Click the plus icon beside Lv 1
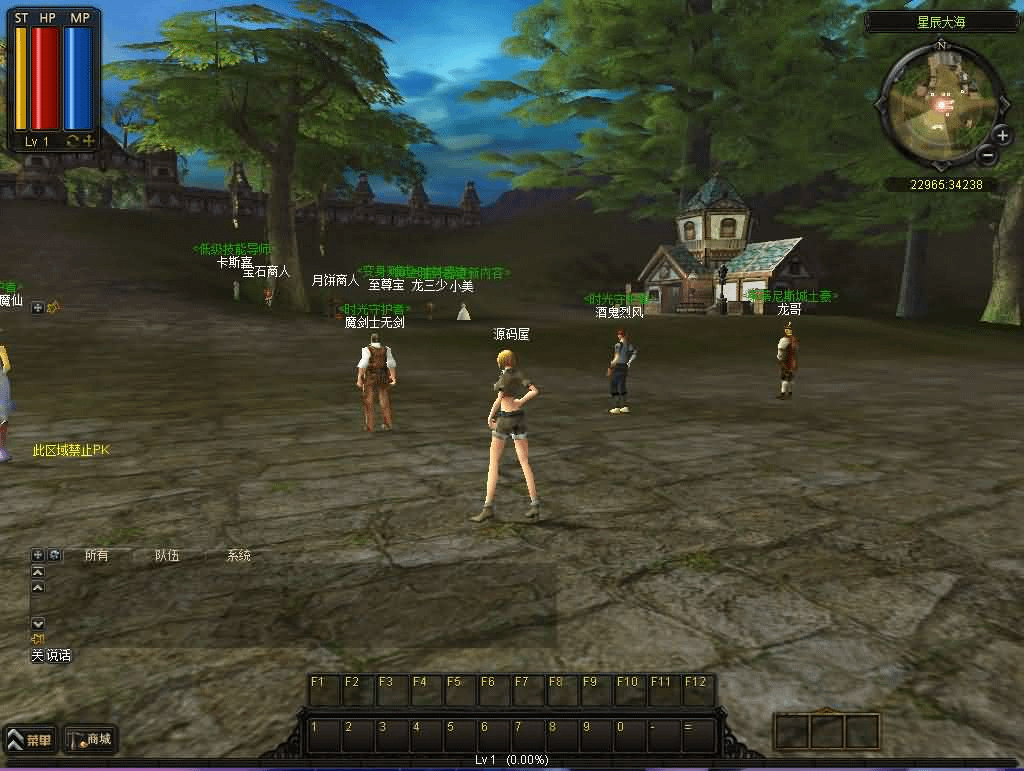 coord(89,142)
